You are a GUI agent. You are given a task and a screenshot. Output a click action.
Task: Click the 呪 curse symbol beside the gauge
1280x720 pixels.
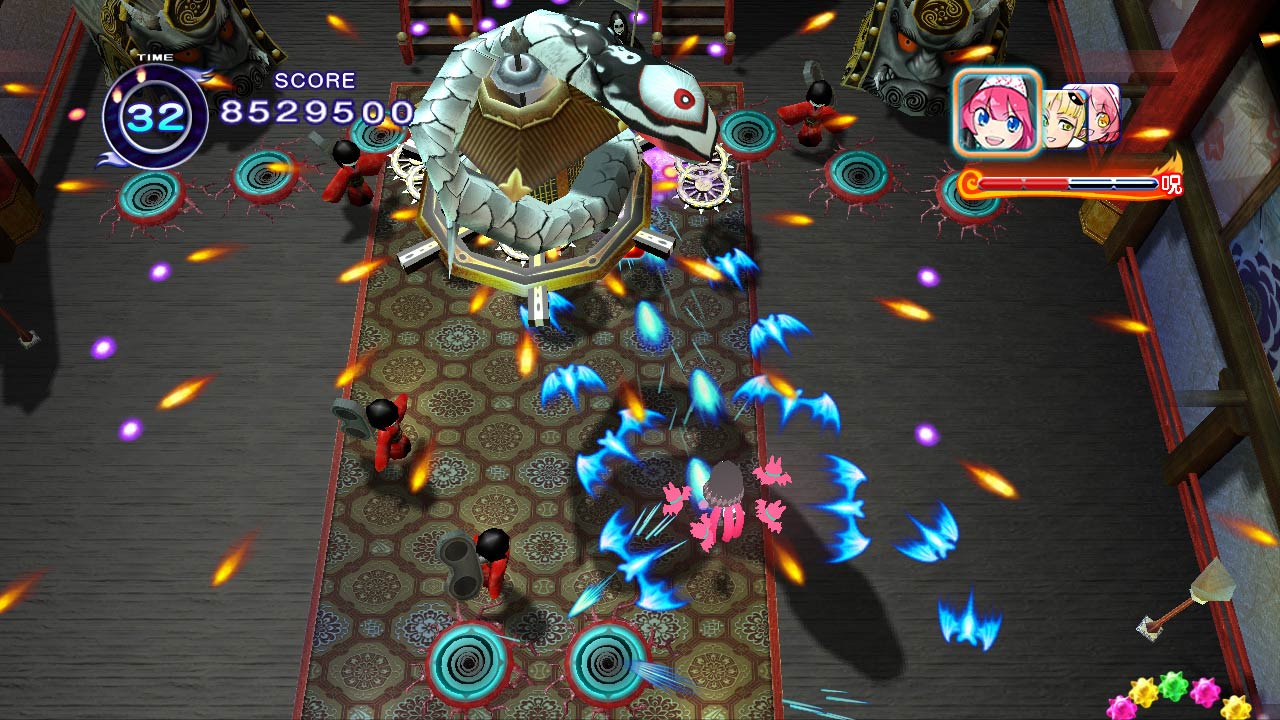point(1171,183)
